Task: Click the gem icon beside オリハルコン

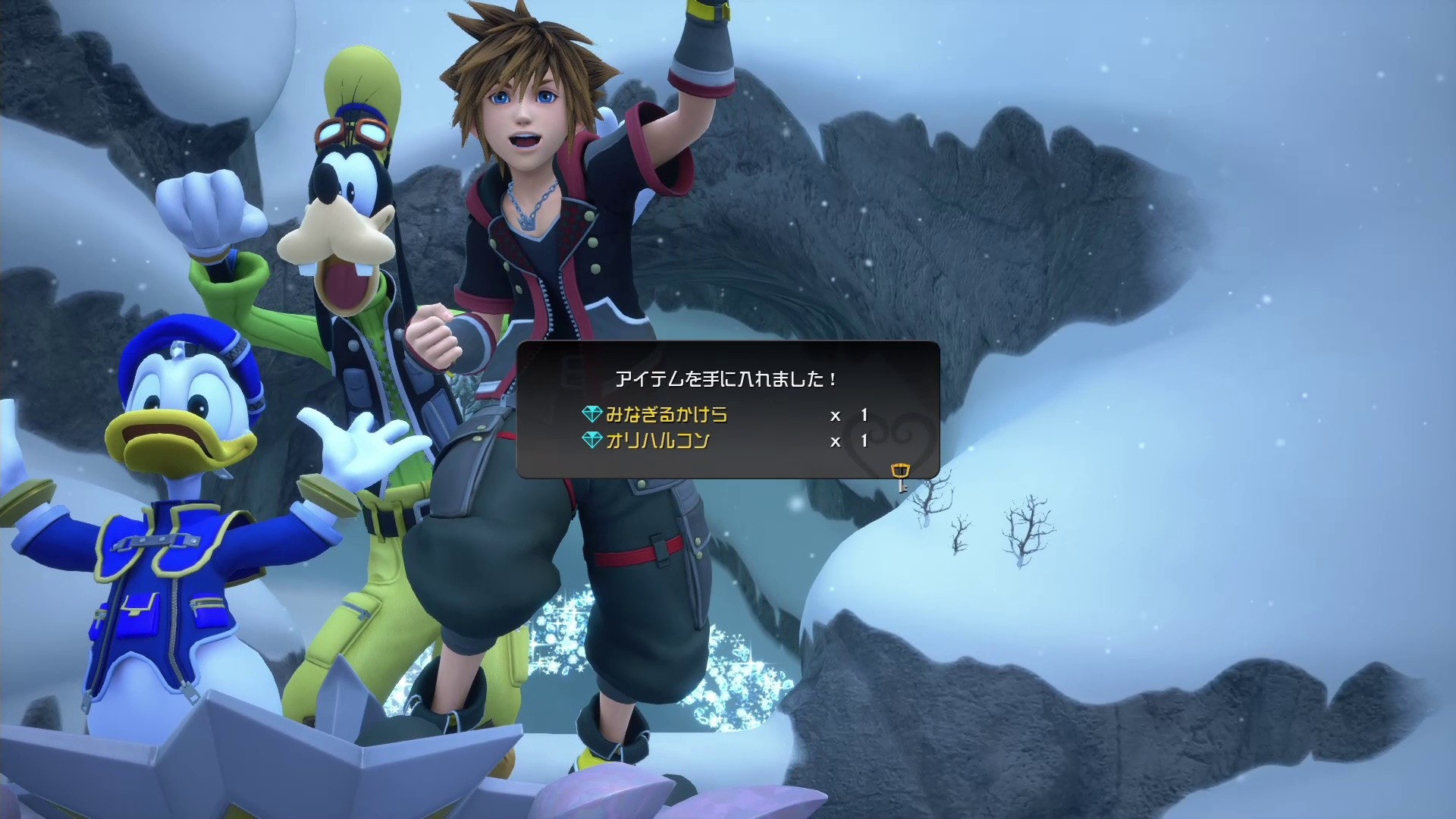Action: click(x=591, y=441)
